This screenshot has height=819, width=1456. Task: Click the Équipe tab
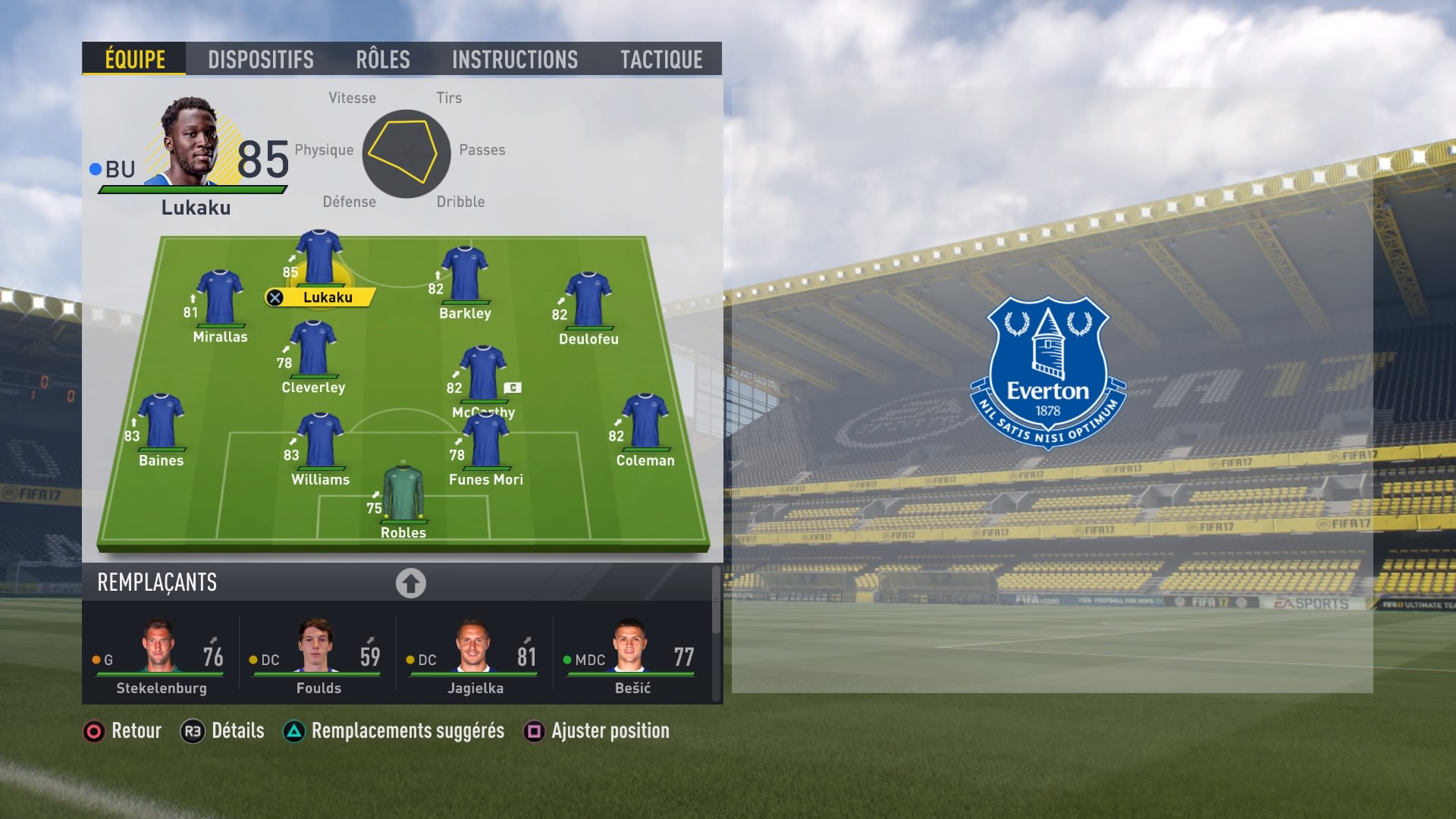135,59
